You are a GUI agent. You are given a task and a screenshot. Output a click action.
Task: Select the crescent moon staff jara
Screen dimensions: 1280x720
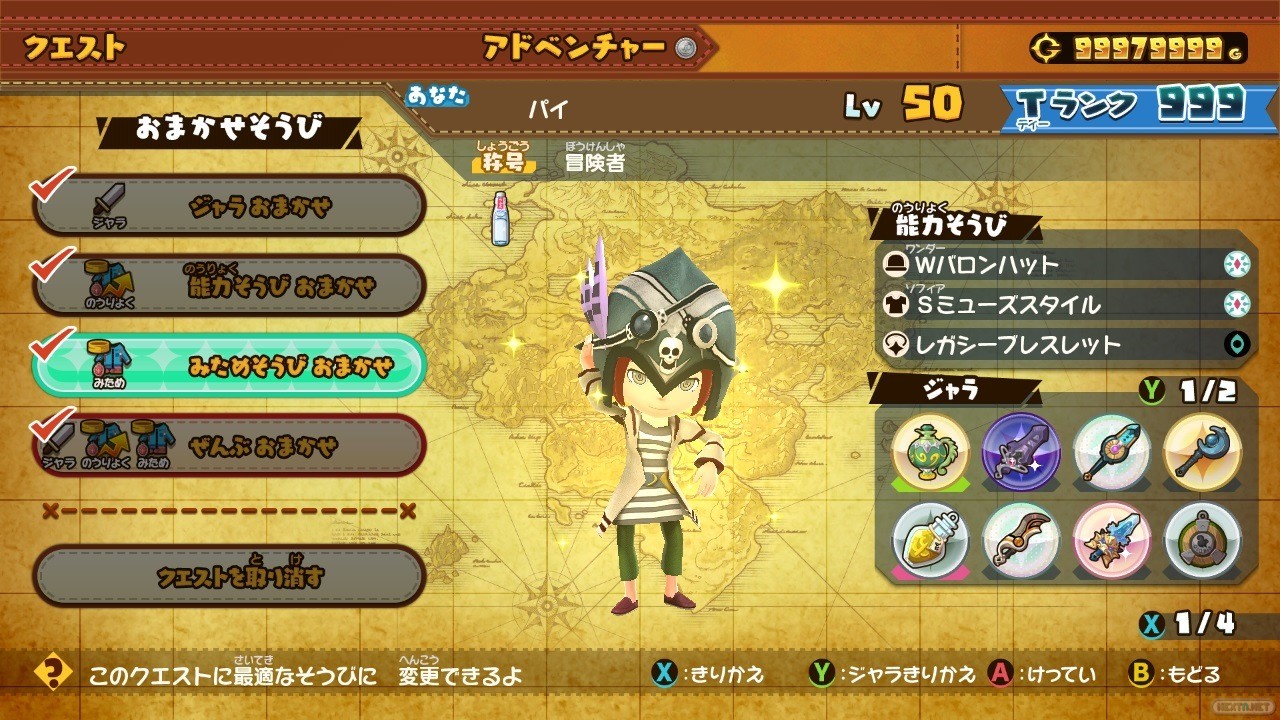tap(1202, 450)
